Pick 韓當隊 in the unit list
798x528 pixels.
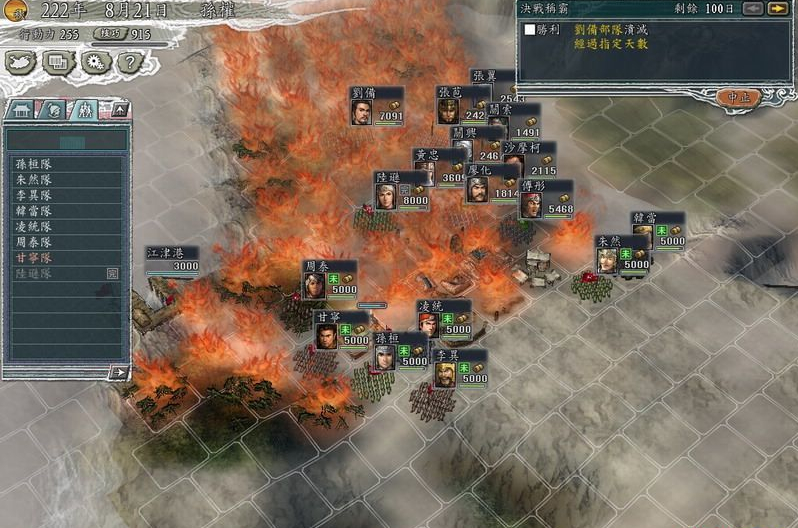pos(35,211)
